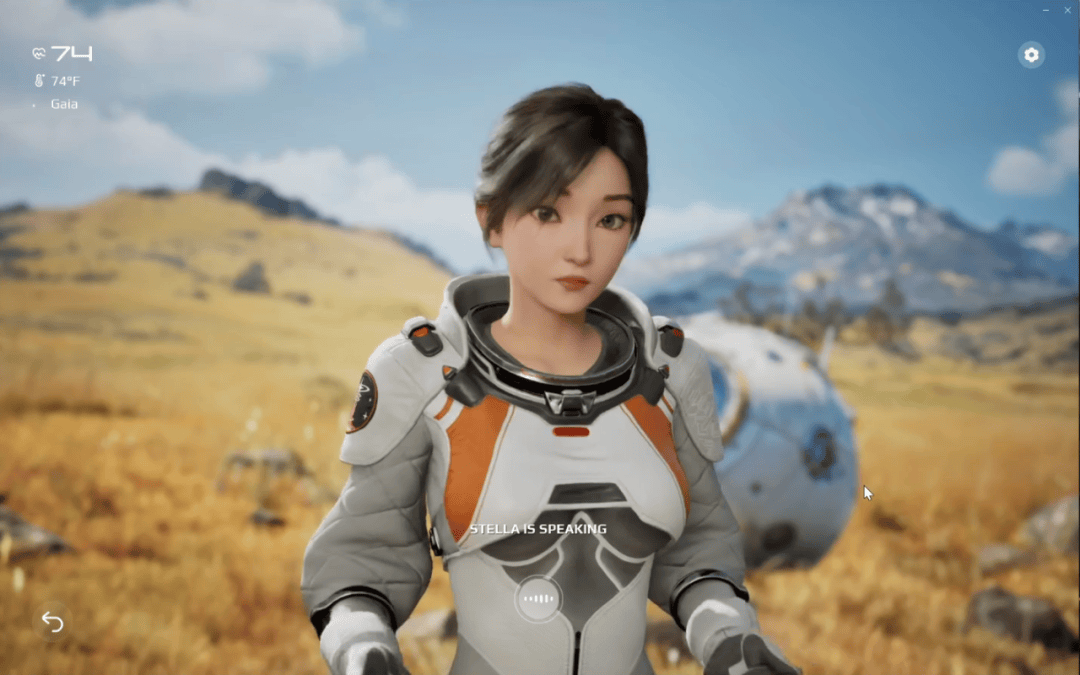This screenshot has width=1080, height=675.
Task: Open the settings gear menu
Action: tap(1031, 55)
